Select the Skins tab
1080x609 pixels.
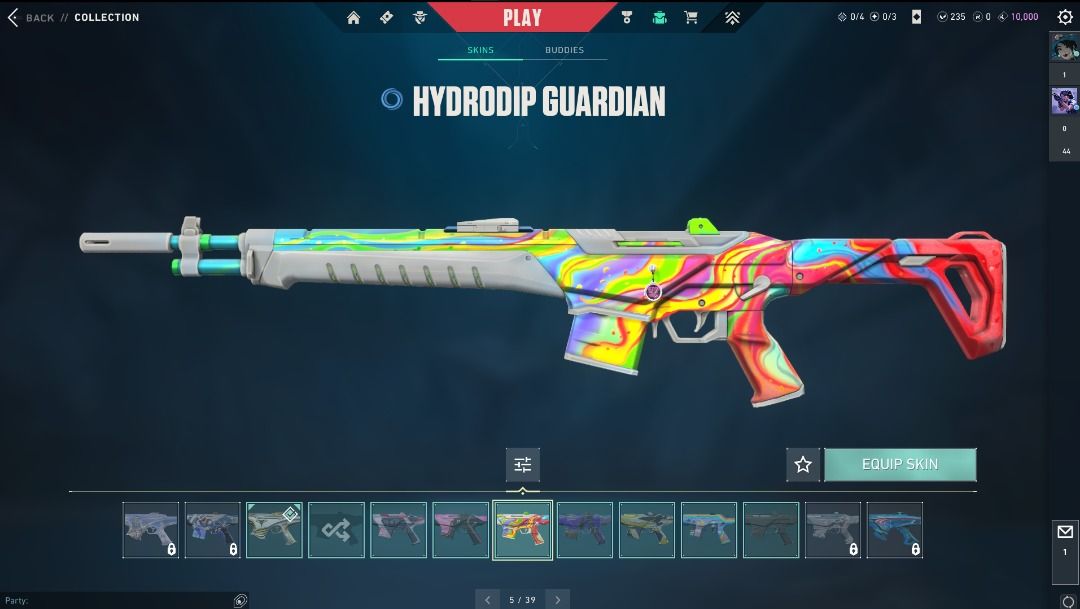[481, 50]
